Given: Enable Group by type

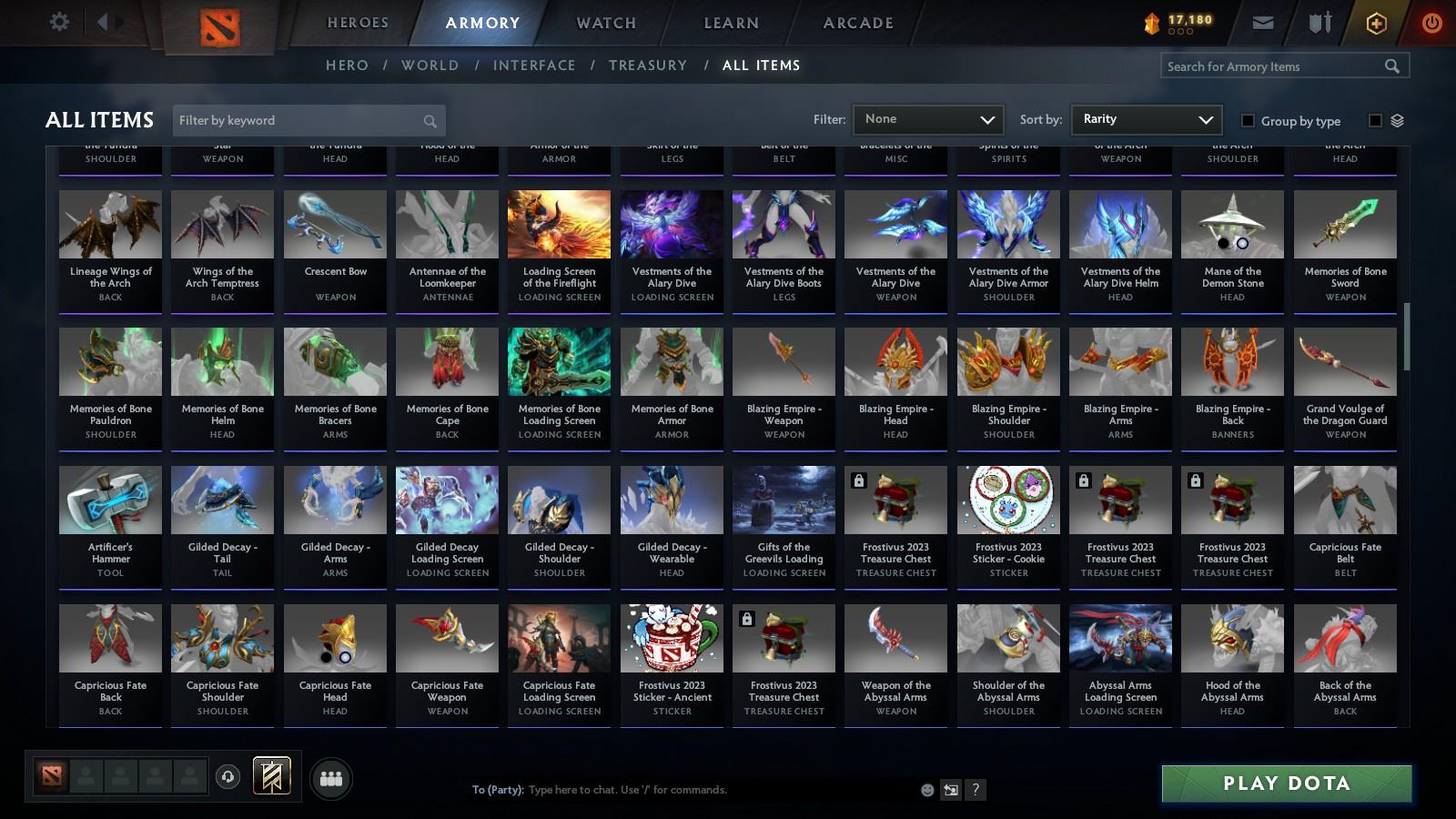Looking at the screenshot, I should click(x=1250, y=120).
